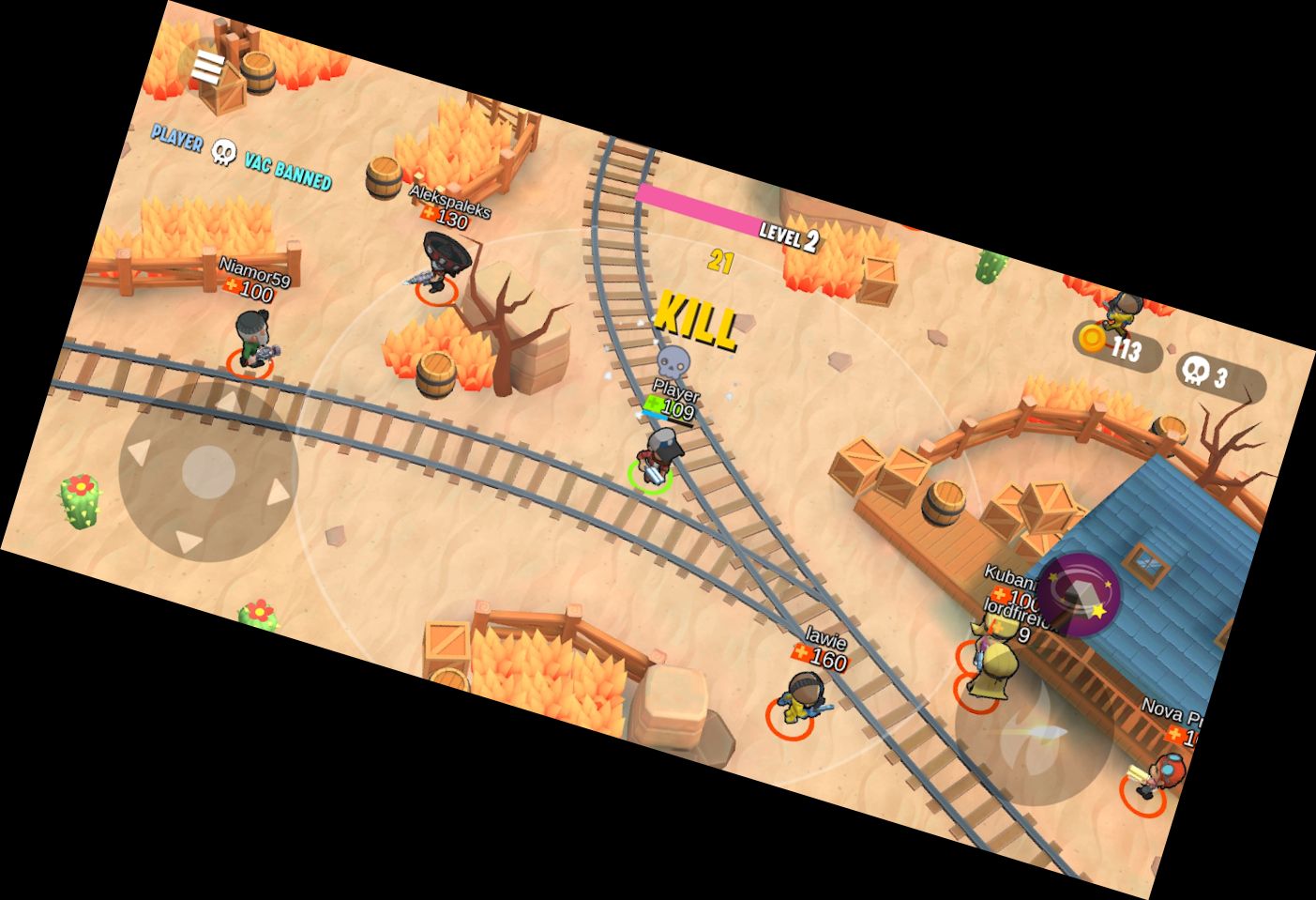The image size is (1316, 900).
Task: Activate the purple magic hat ability
Action: click(x=1078, y=595)
